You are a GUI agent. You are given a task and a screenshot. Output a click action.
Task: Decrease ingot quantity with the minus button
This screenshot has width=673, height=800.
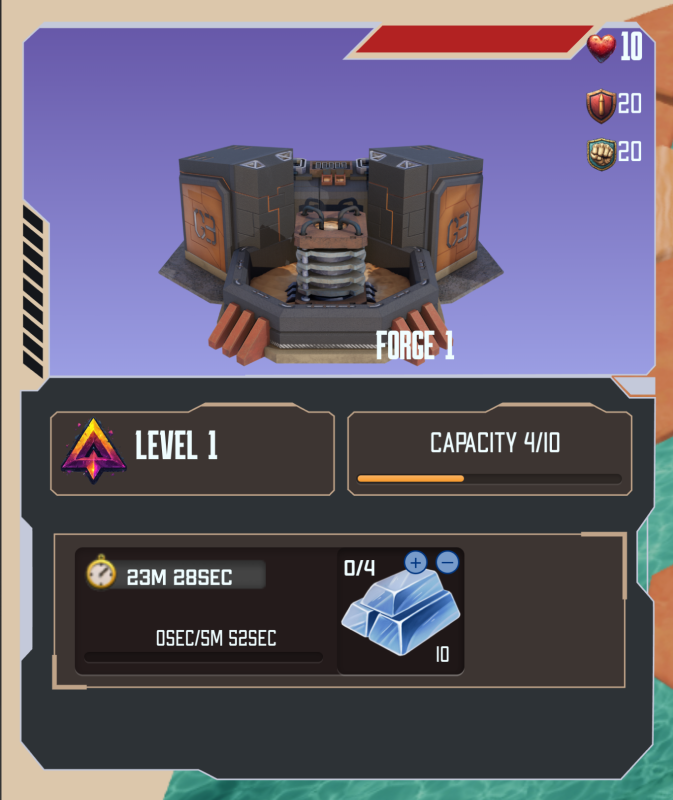448,563
